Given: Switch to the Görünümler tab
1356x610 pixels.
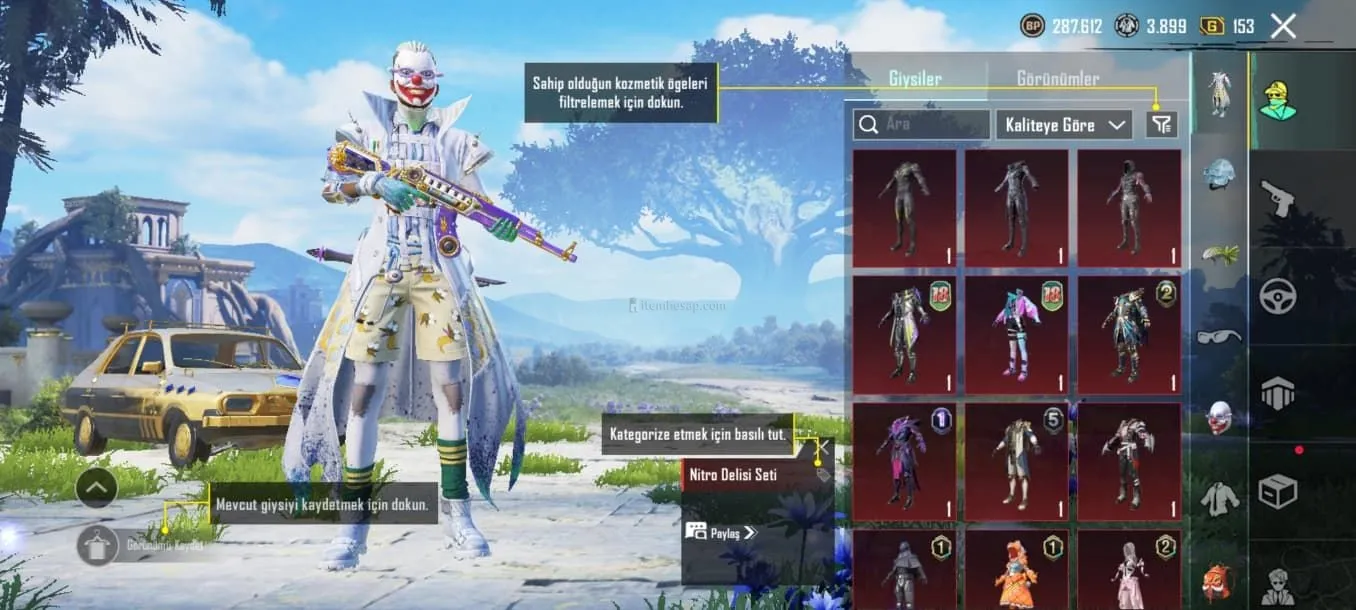Looking at the screenshot, I should 1058,78.
